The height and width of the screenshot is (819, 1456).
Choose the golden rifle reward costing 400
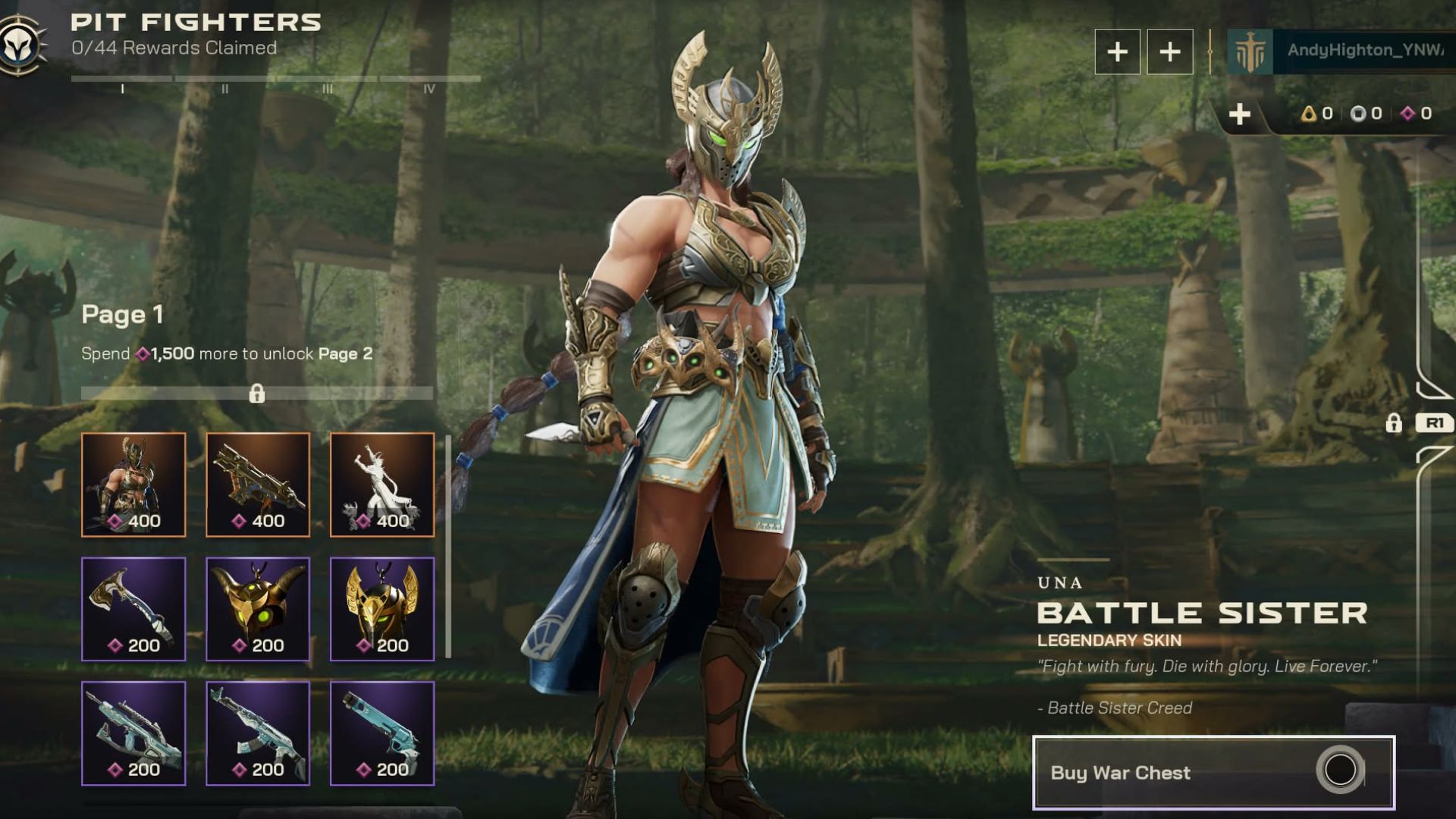(x=258, y=485)
